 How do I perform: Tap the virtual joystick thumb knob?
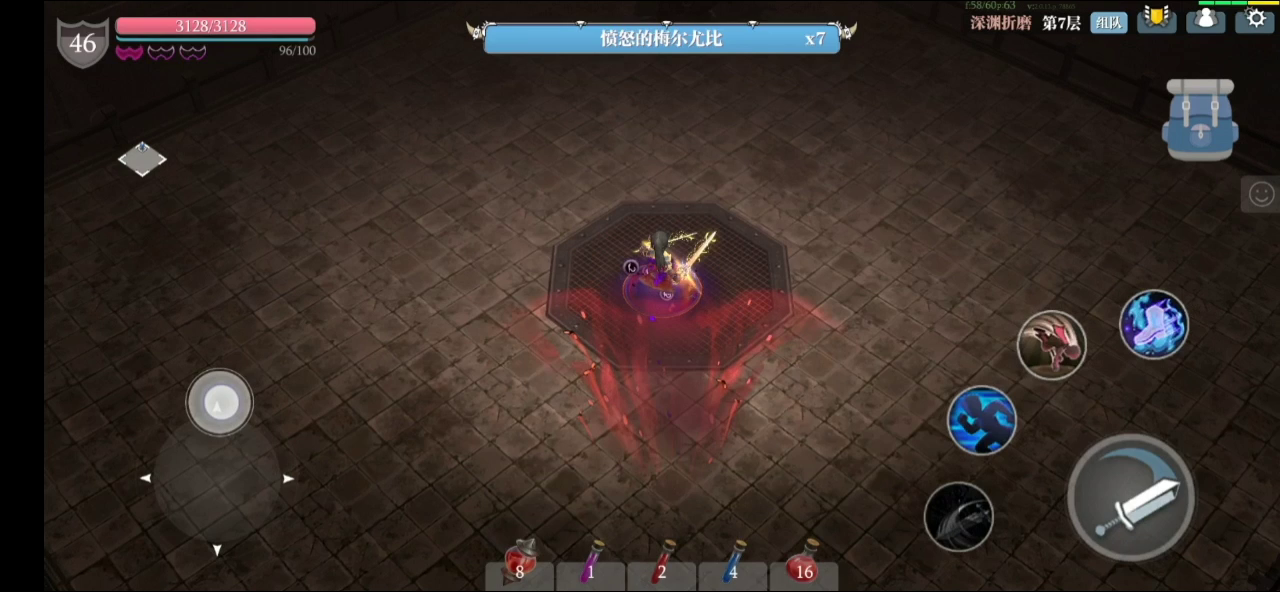tap(219, 402)
